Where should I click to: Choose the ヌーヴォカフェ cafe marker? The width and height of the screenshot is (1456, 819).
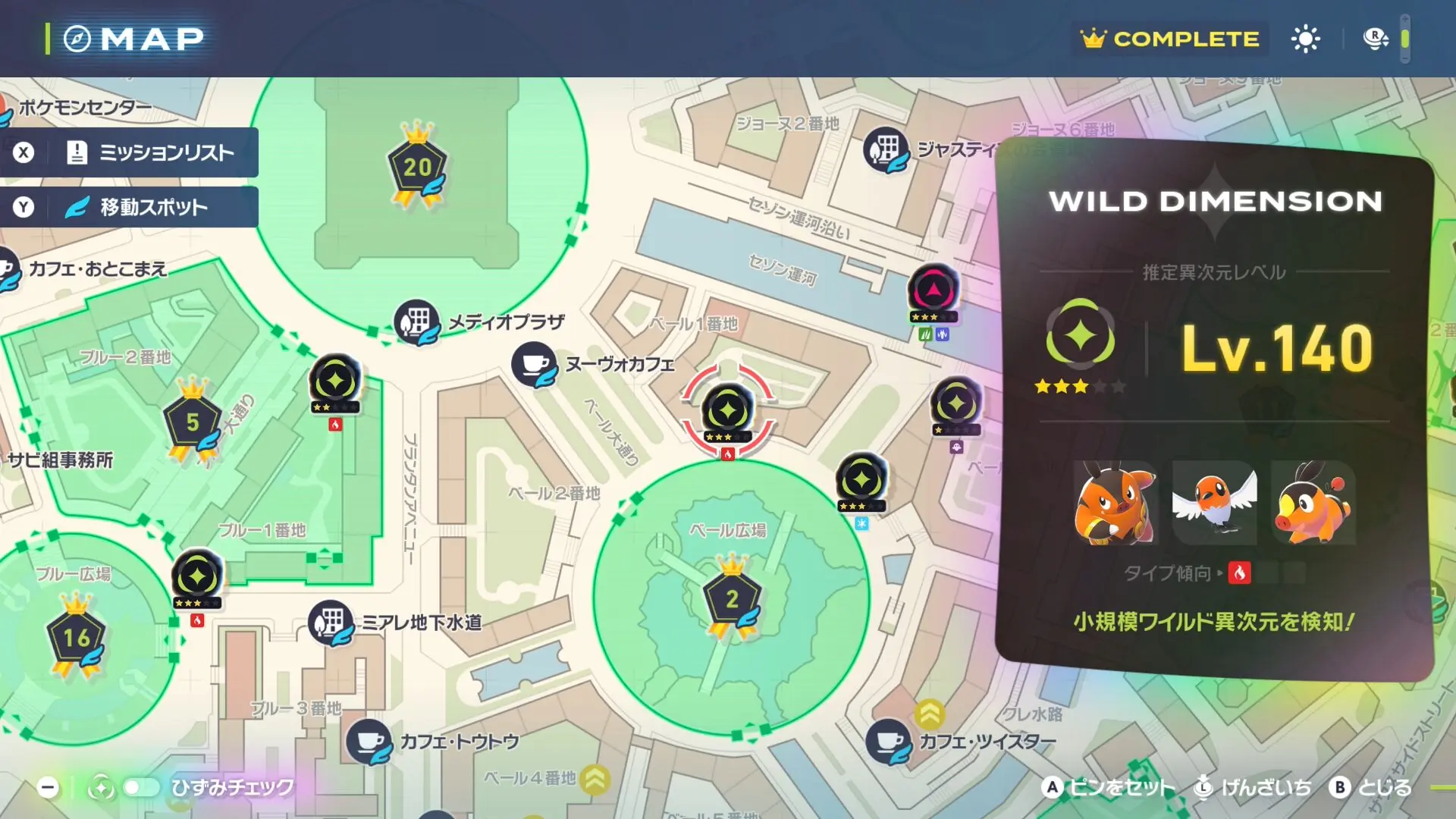(534, 365)
